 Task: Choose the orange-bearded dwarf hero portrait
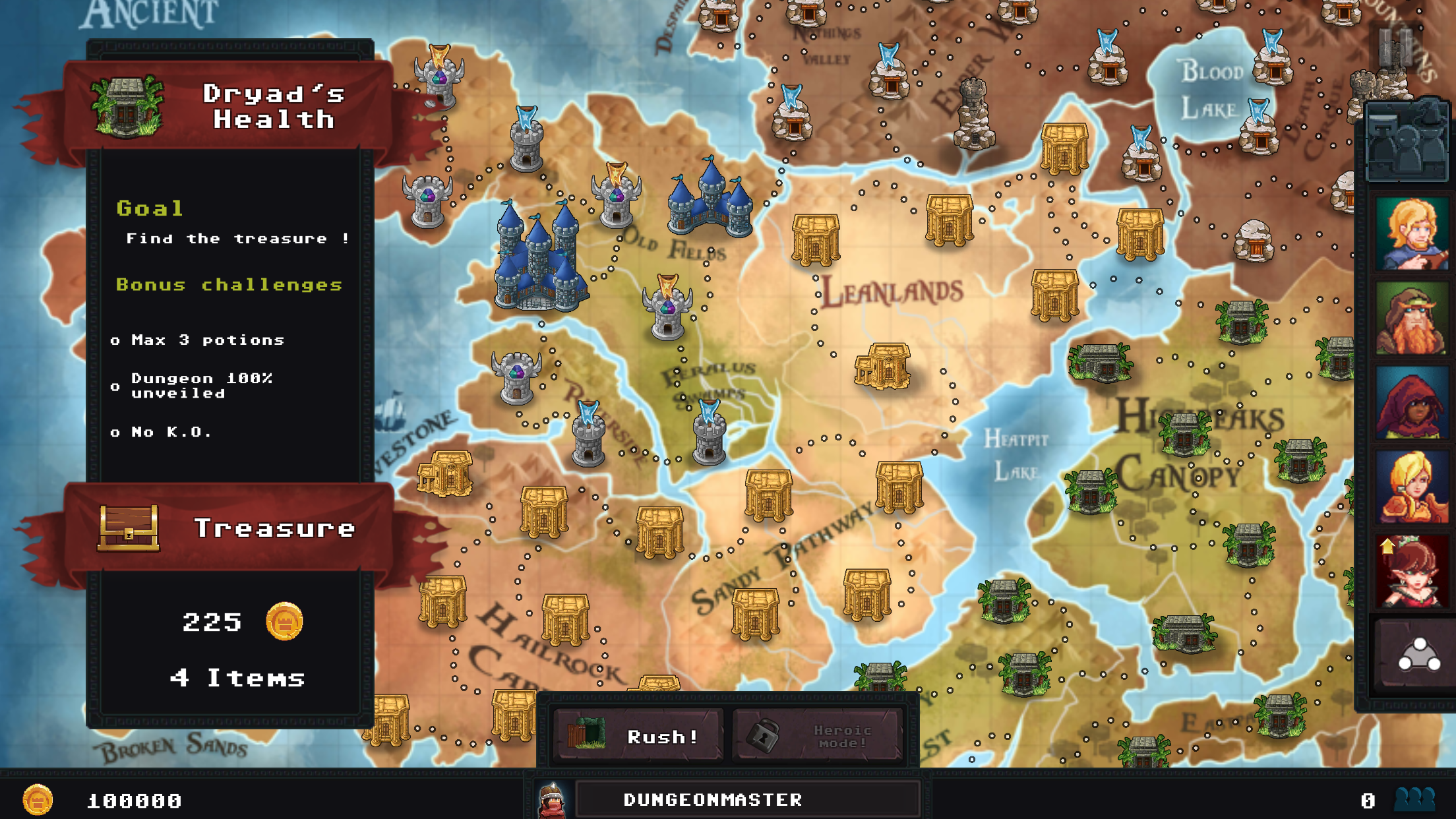pos(1412,319)
